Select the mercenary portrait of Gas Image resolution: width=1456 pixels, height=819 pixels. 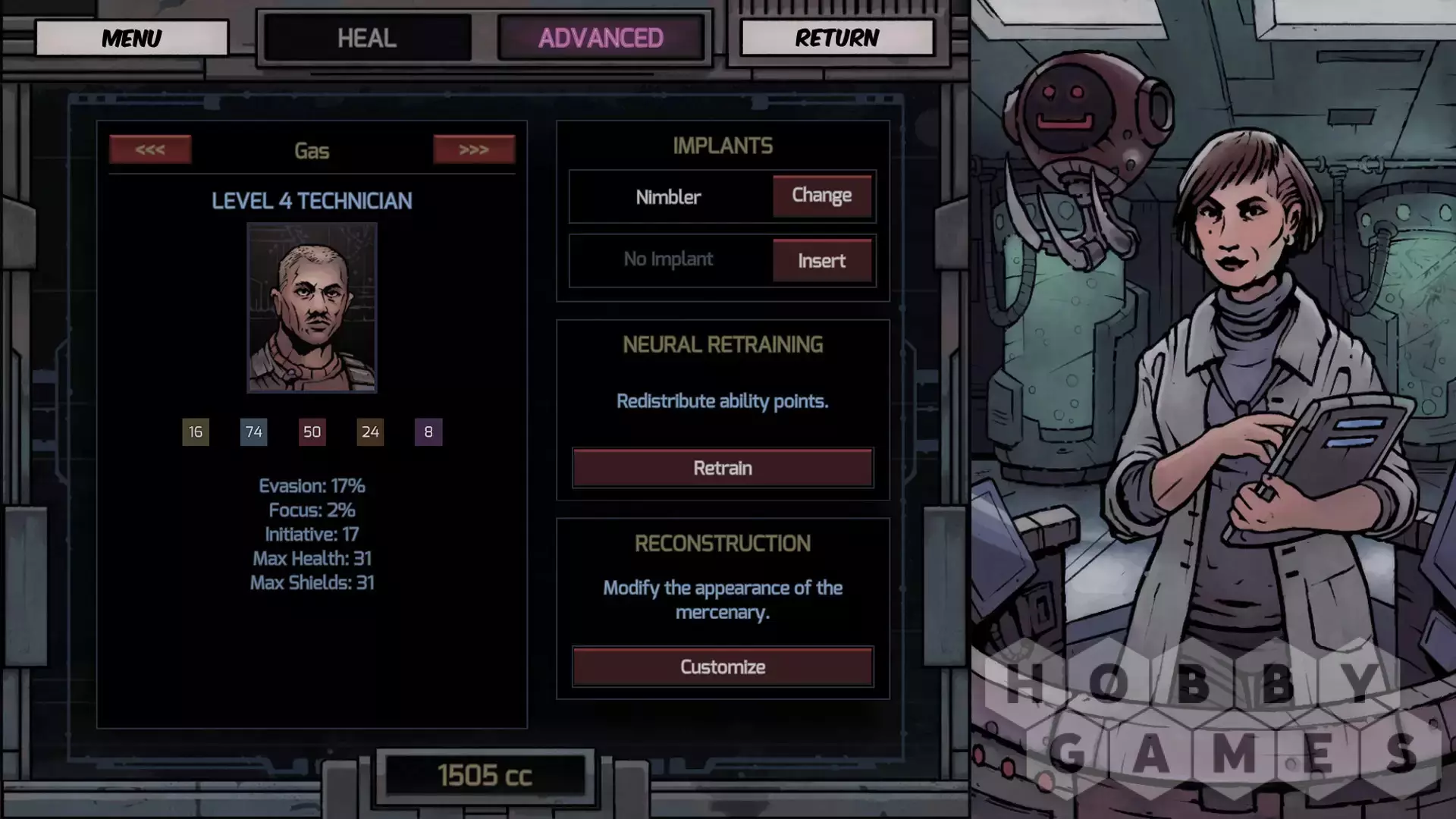click(x=312, y=308)
